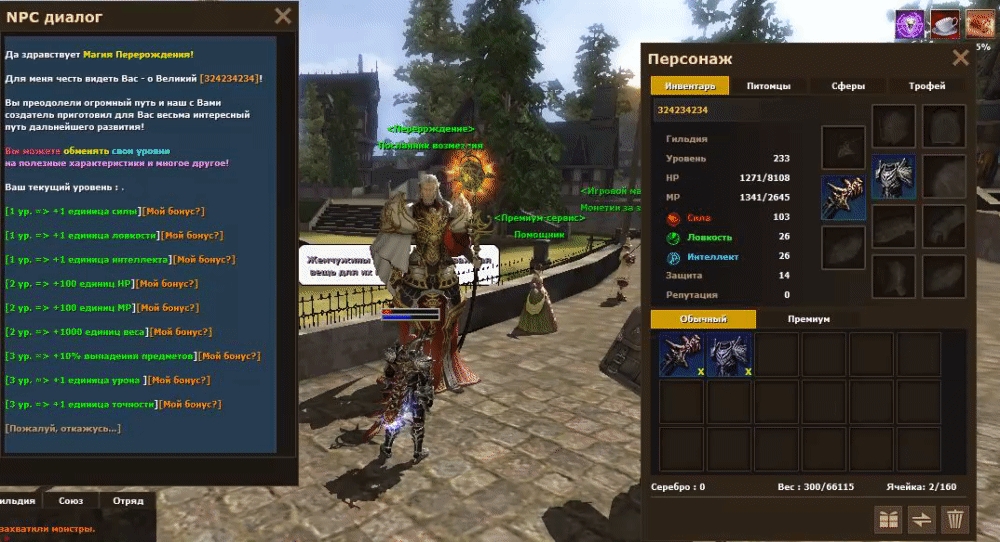The image size is (1000, 542).
Task: Close the Персонаж character window
Action: point(960,58)
